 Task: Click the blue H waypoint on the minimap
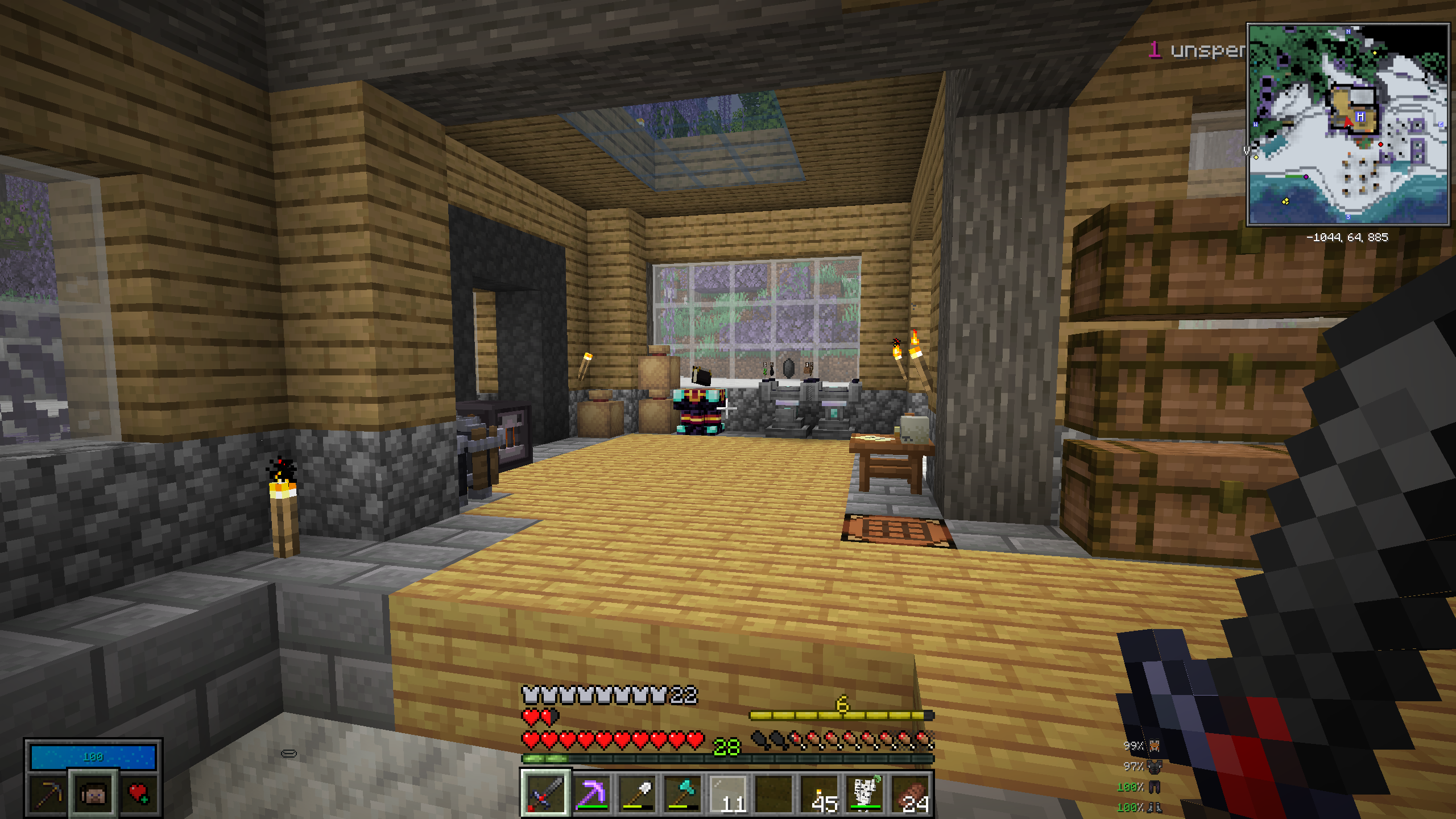click(1360, 117)
